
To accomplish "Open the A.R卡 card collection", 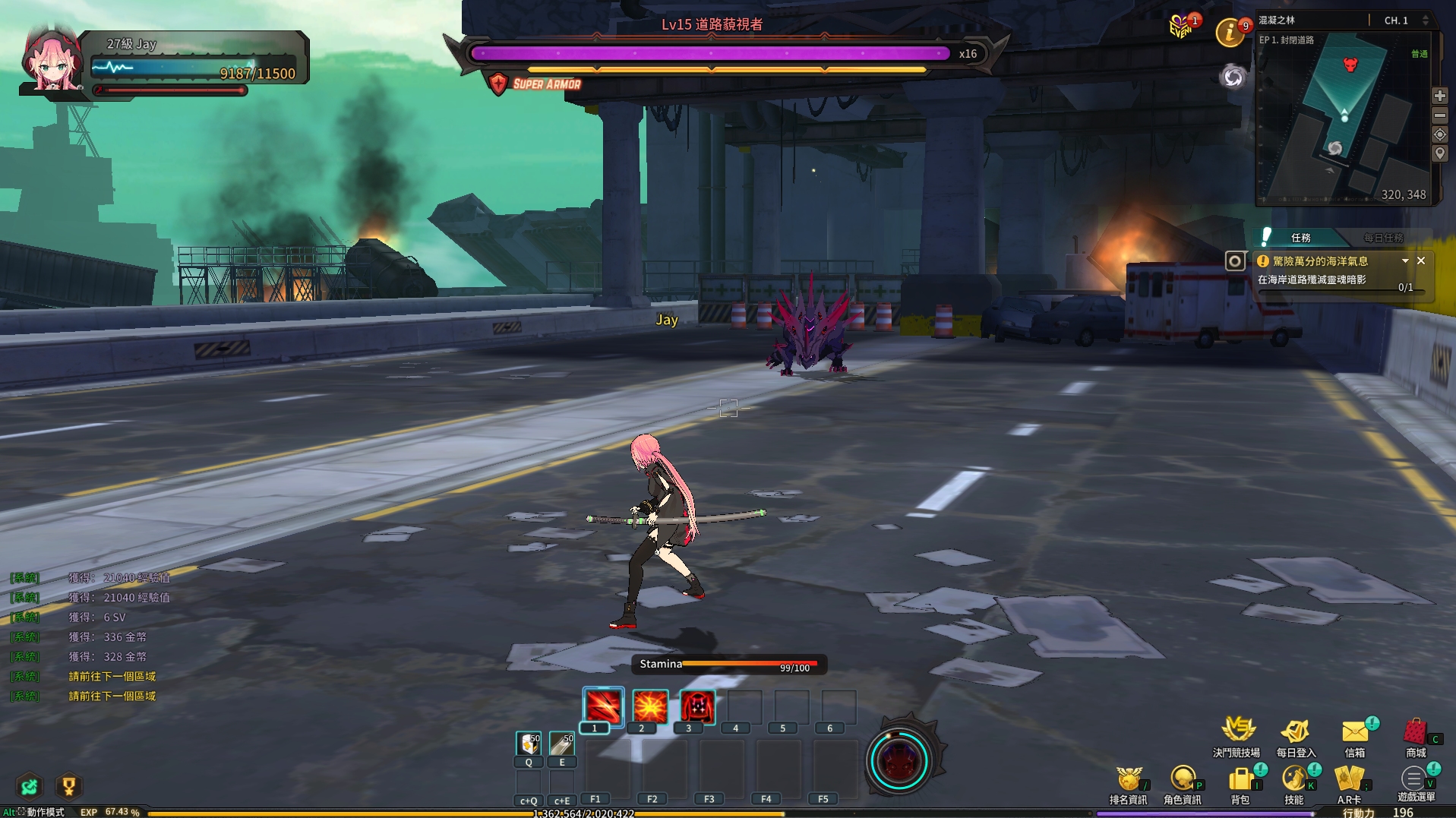I will 1349,780.
